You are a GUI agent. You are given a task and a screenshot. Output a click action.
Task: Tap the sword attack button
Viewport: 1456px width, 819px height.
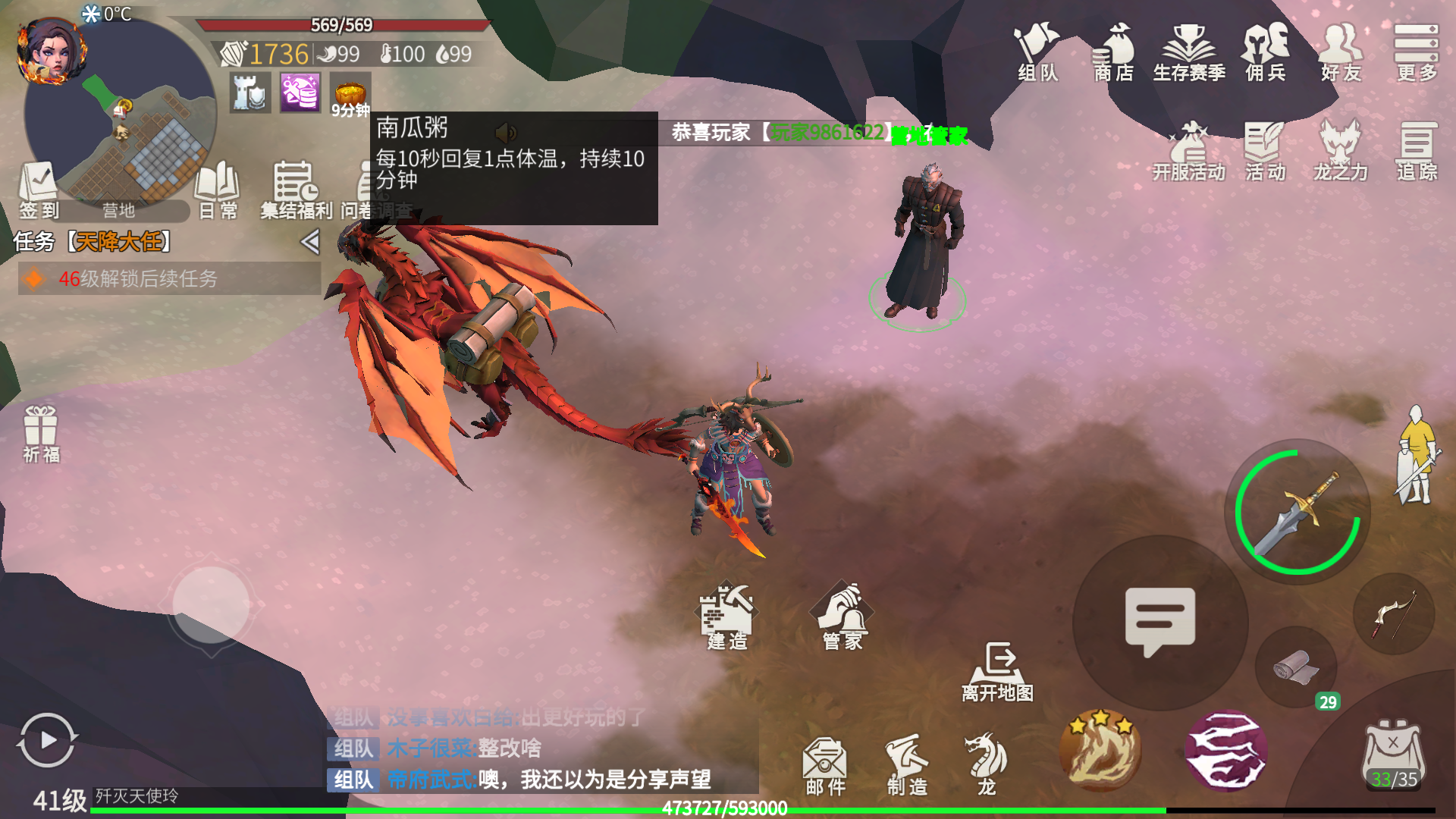(1298, 512)
